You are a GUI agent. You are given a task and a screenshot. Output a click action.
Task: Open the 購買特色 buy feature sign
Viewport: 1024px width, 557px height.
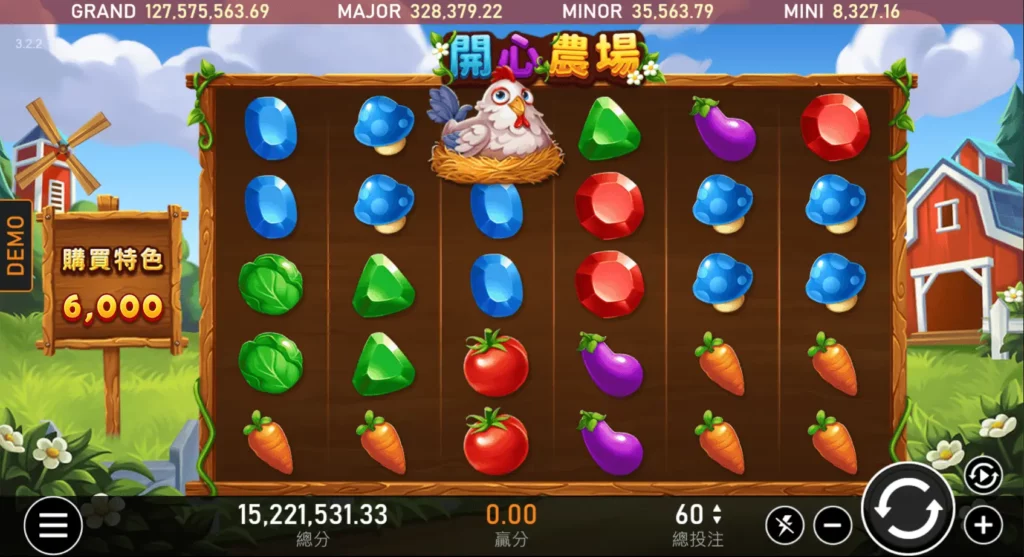tap(111, 280)
